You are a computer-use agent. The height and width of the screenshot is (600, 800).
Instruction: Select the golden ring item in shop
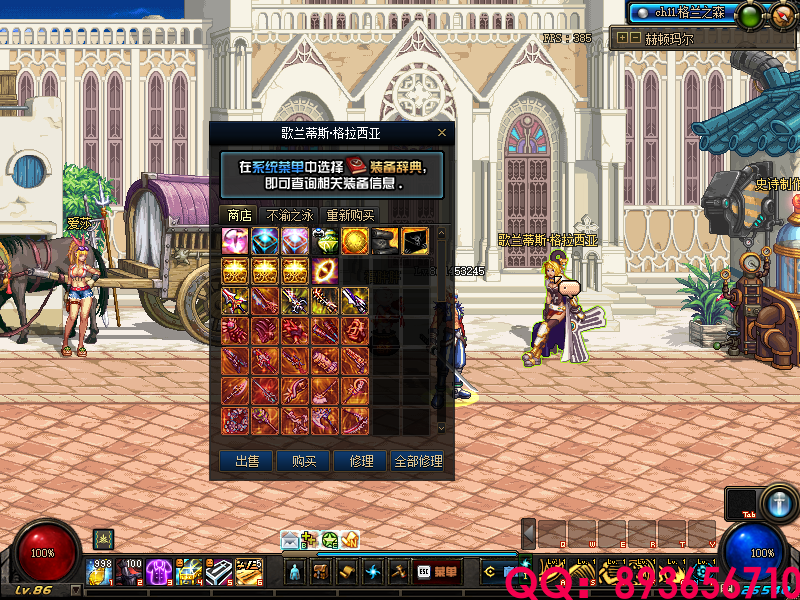325,271
